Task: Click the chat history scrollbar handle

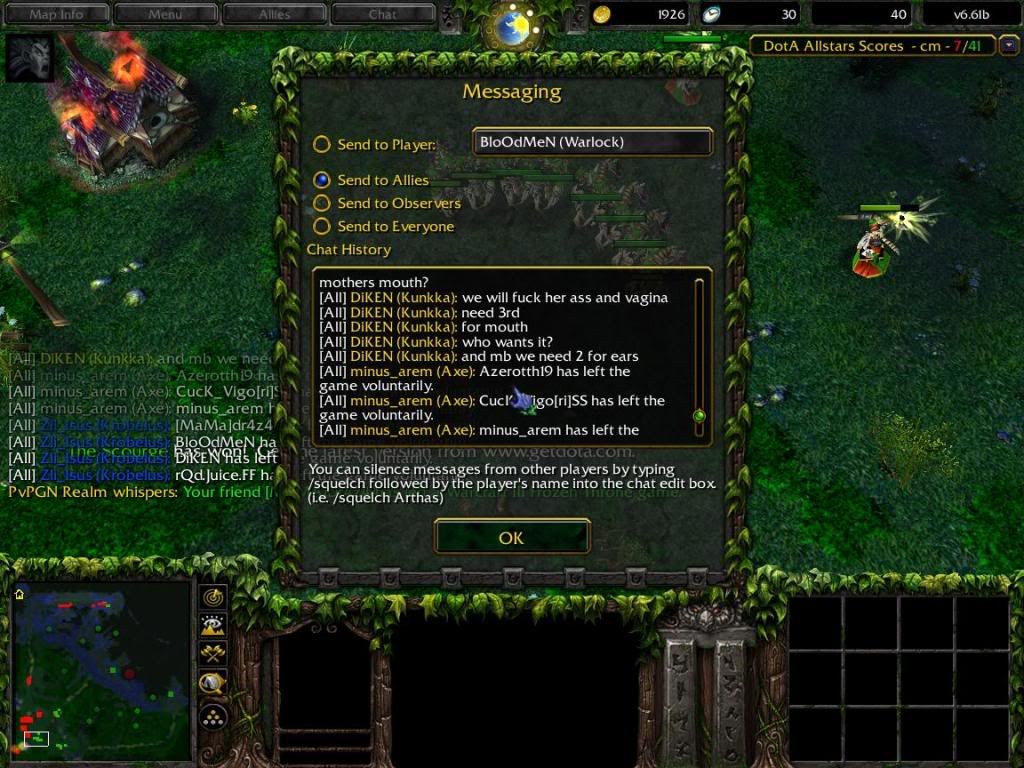Action: click(x=699, y=415)
